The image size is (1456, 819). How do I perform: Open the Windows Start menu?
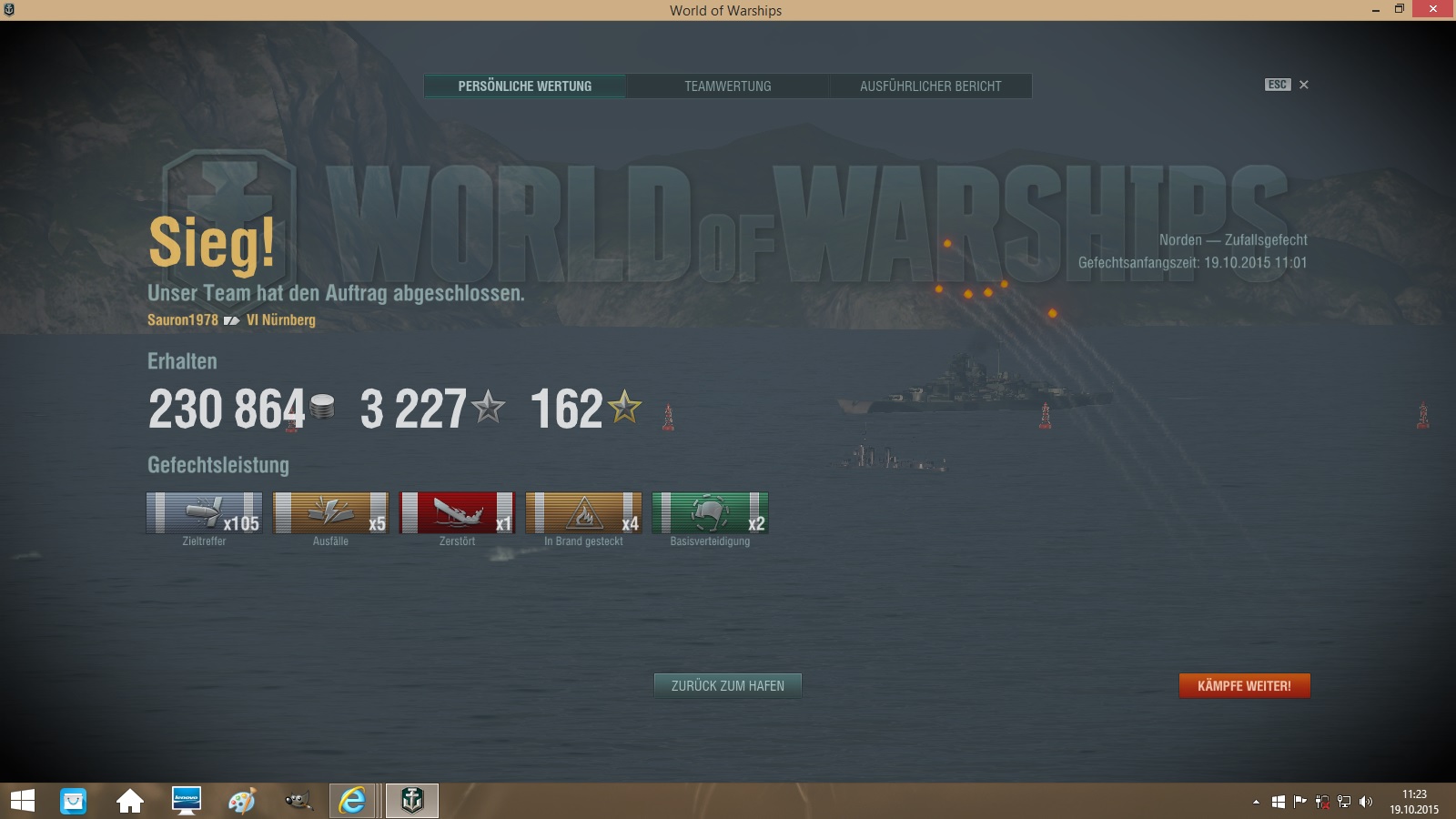(23, 801)
